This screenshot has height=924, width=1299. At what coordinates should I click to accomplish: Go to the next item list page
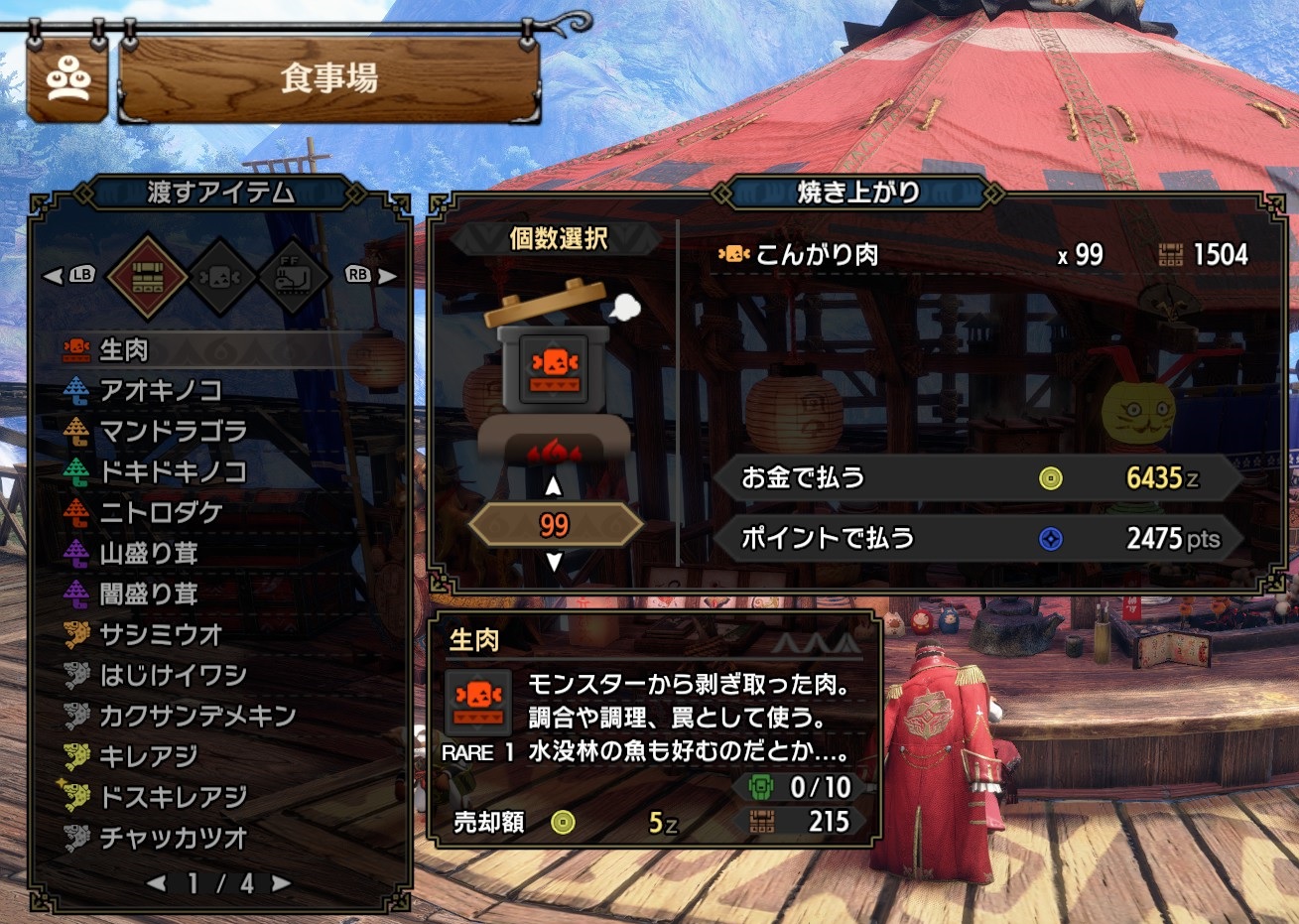(282, 882)
